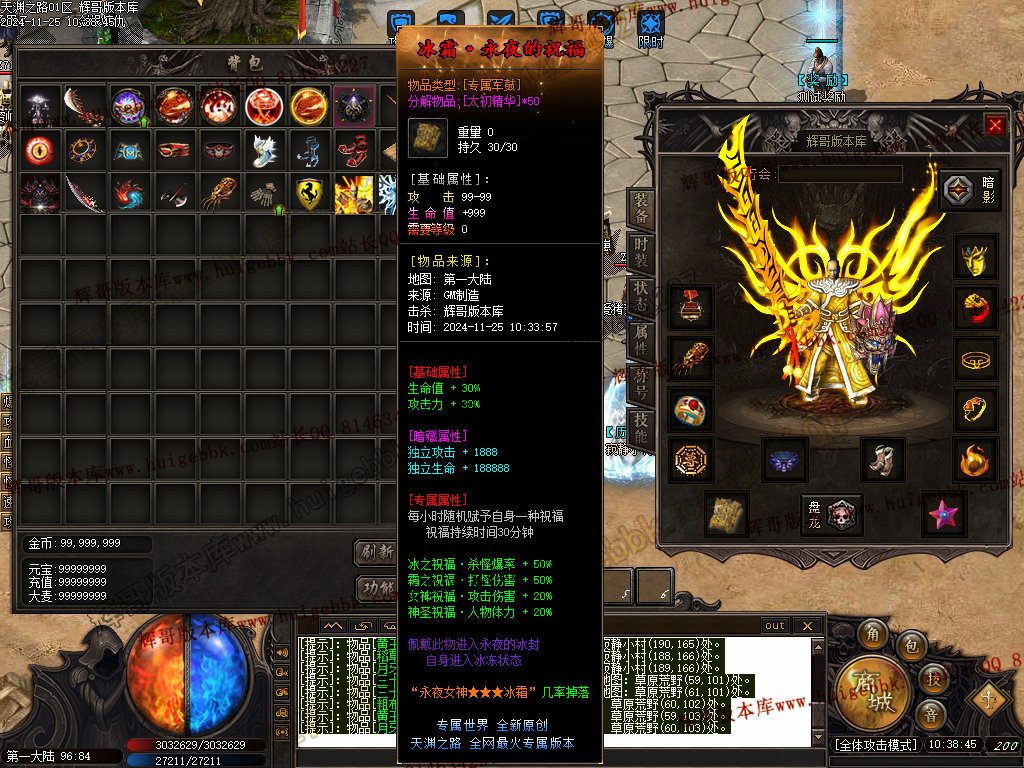Close the character equipment panel
The image size is (1024, 768).
point(995,125)
